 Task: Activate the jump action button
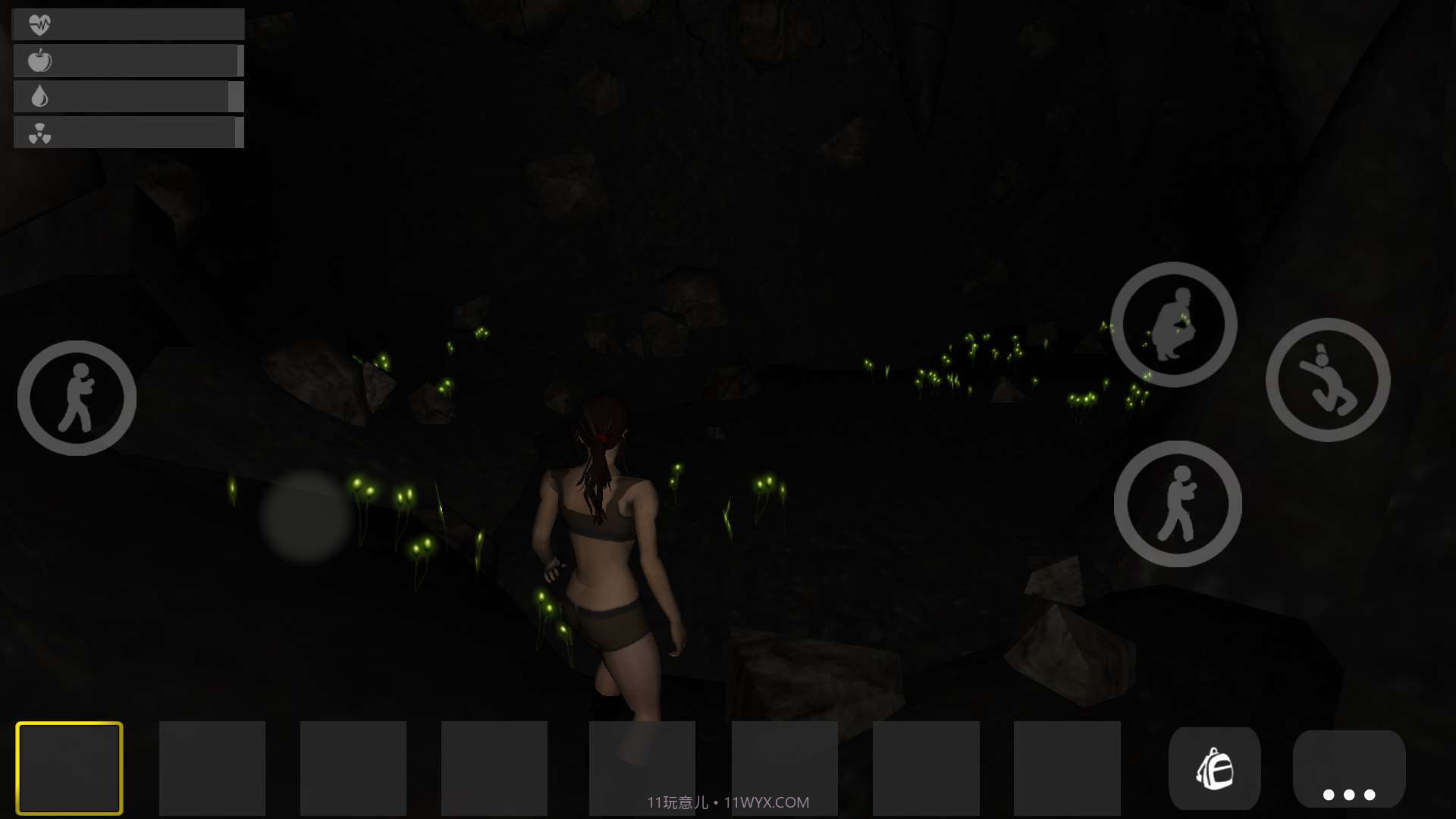pos(1328,380)
